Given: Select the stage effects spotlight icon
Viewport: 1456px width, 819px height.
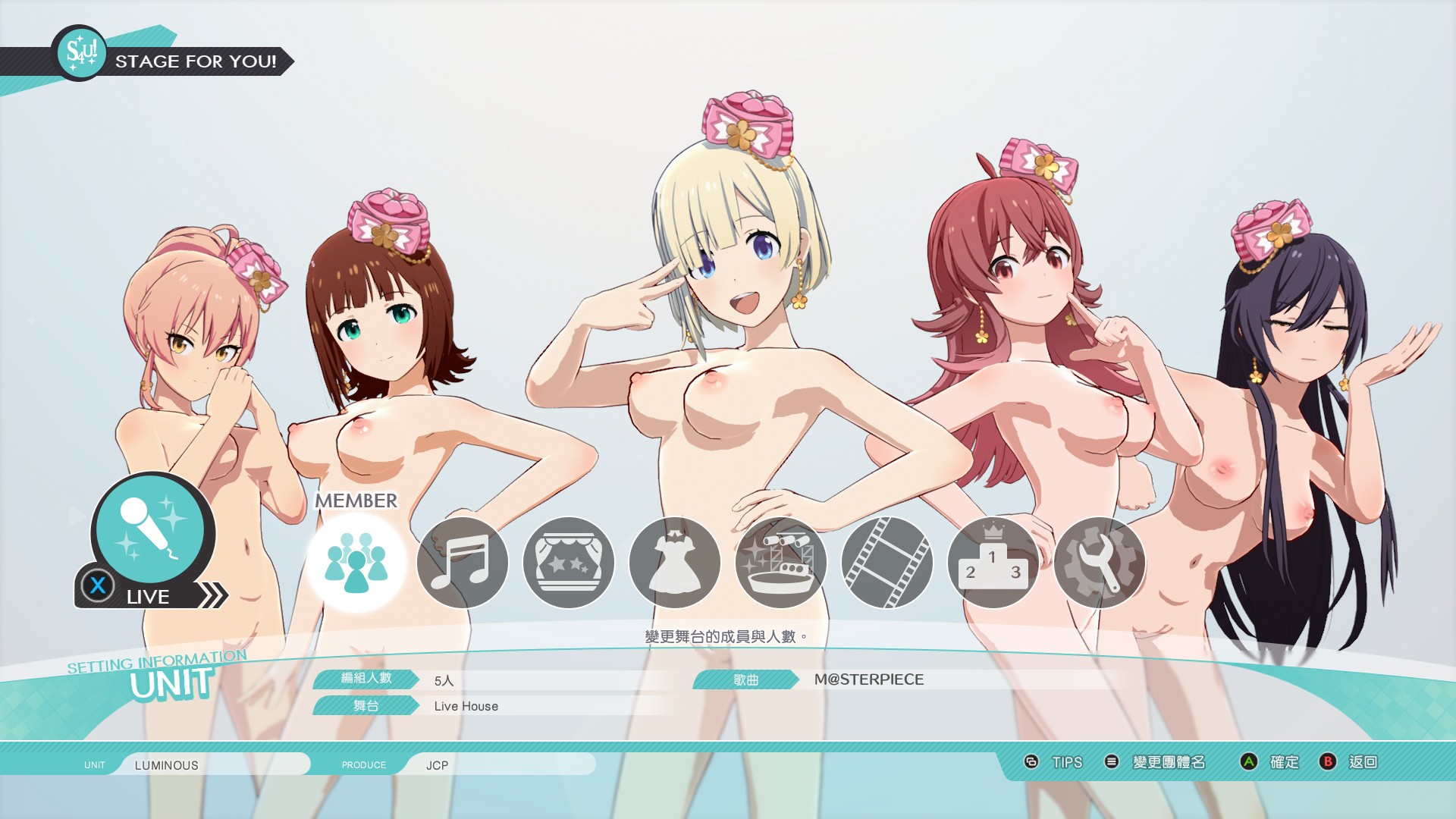Looking at the screenshot, I should click(780, 563).
